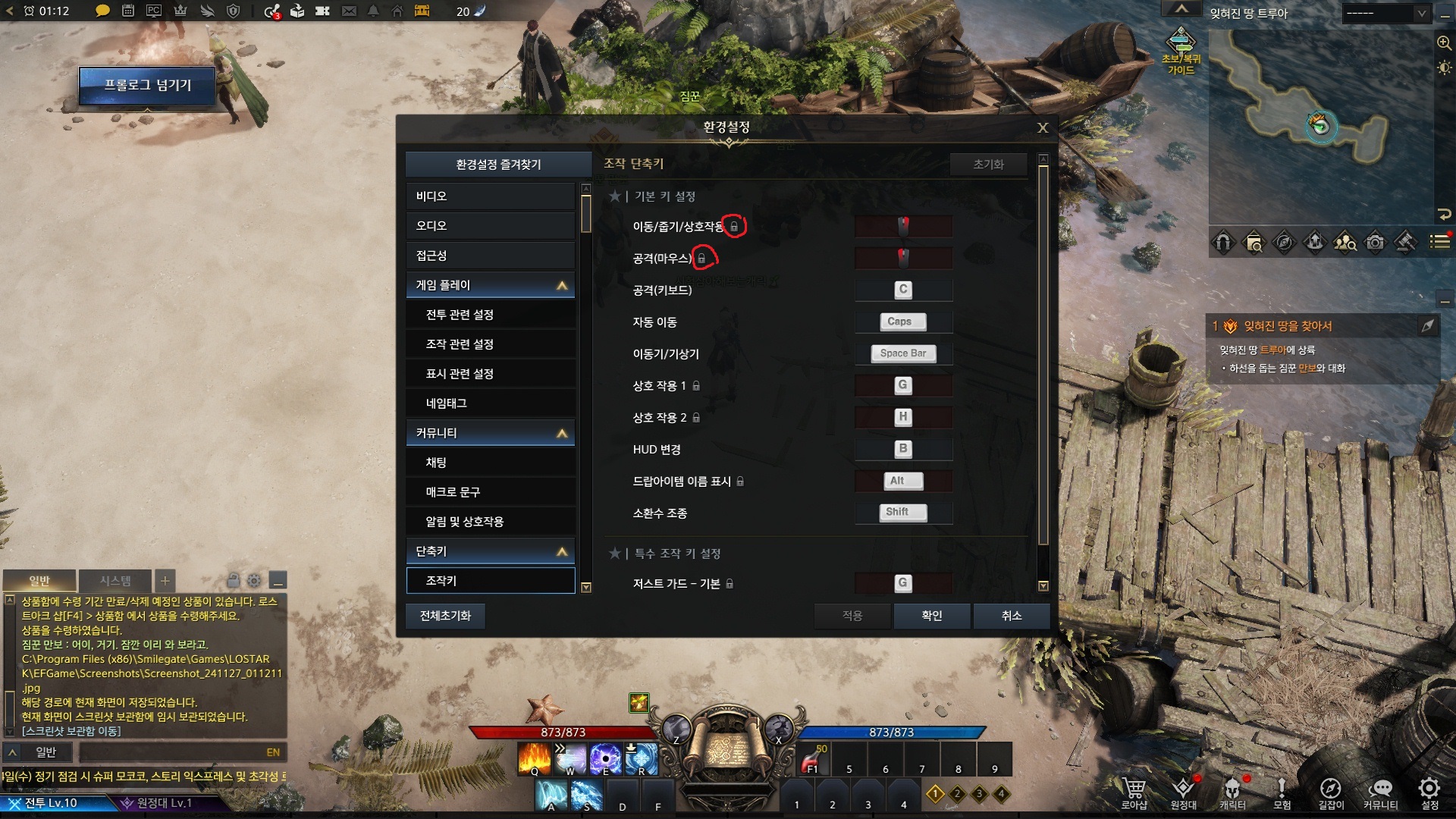Image resolution: width=1456 pixels, height=819 pixels.
Task: Open 전투 관련 설정 sub-menu
Action: pyautogui.click(x=490, y=315)
